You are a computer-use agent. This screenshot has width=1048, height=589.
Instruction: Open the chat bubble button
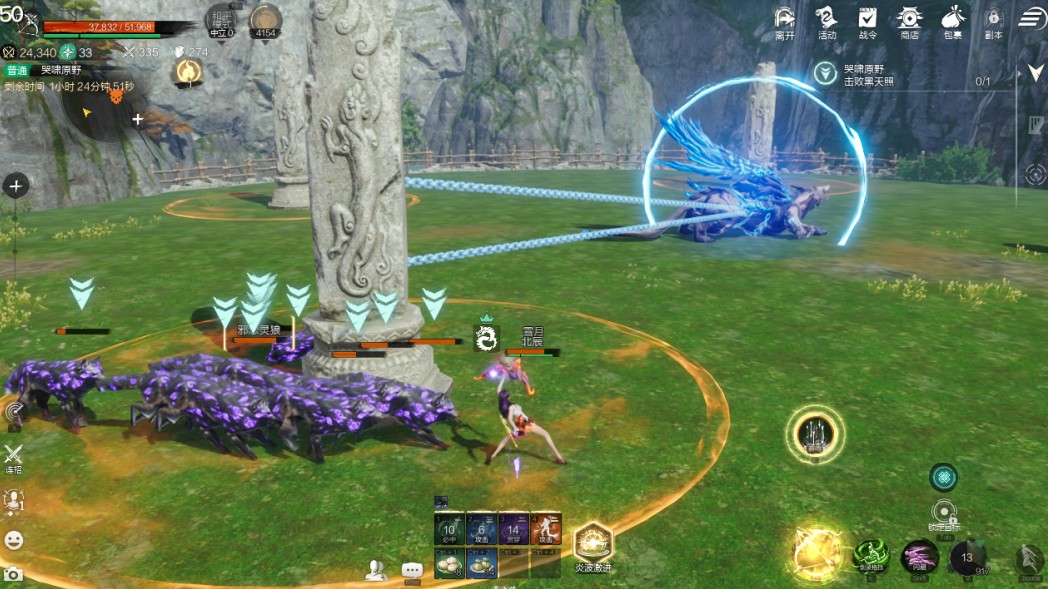[412, 570]
